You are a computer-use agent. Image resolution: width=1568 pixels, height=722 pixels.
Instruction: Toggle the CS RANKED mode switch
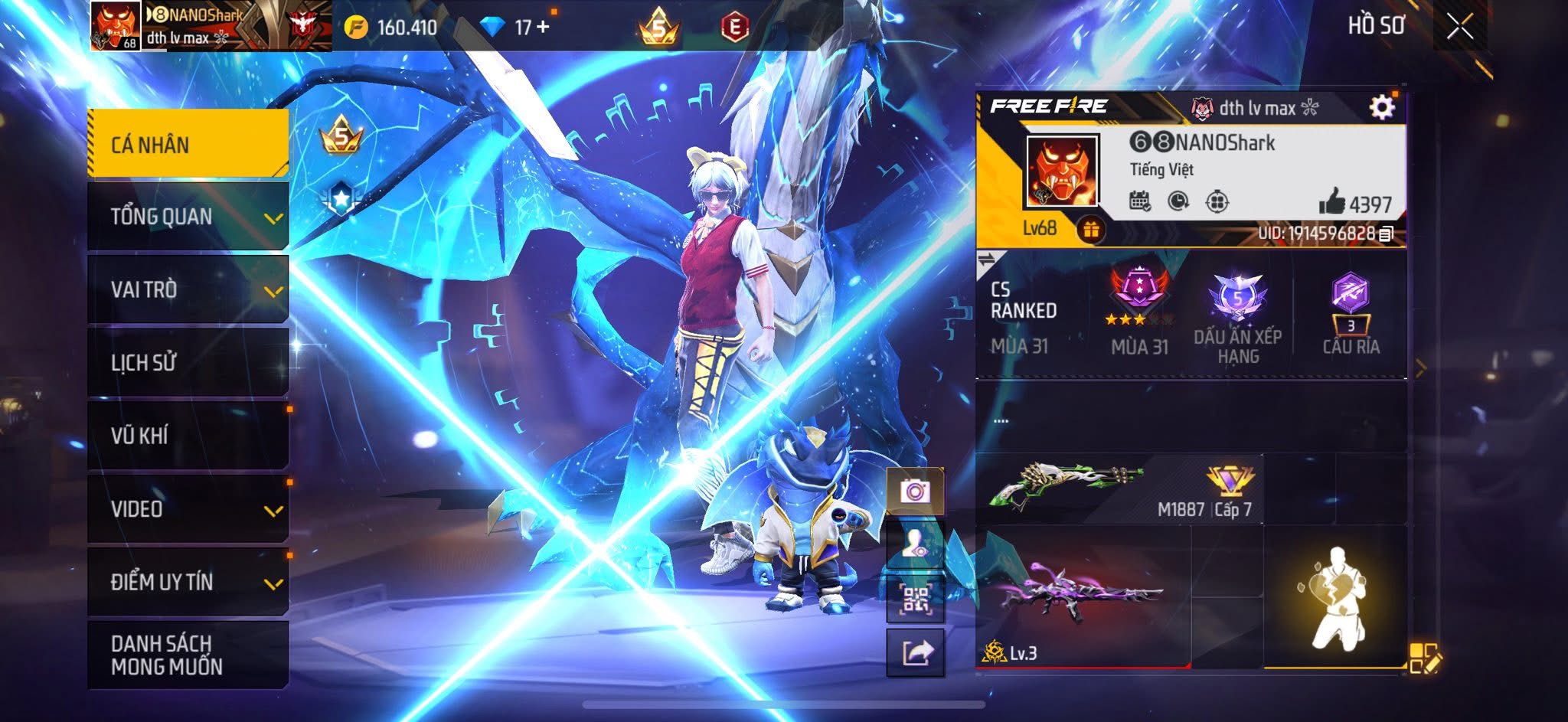click(x=986, y=260)
